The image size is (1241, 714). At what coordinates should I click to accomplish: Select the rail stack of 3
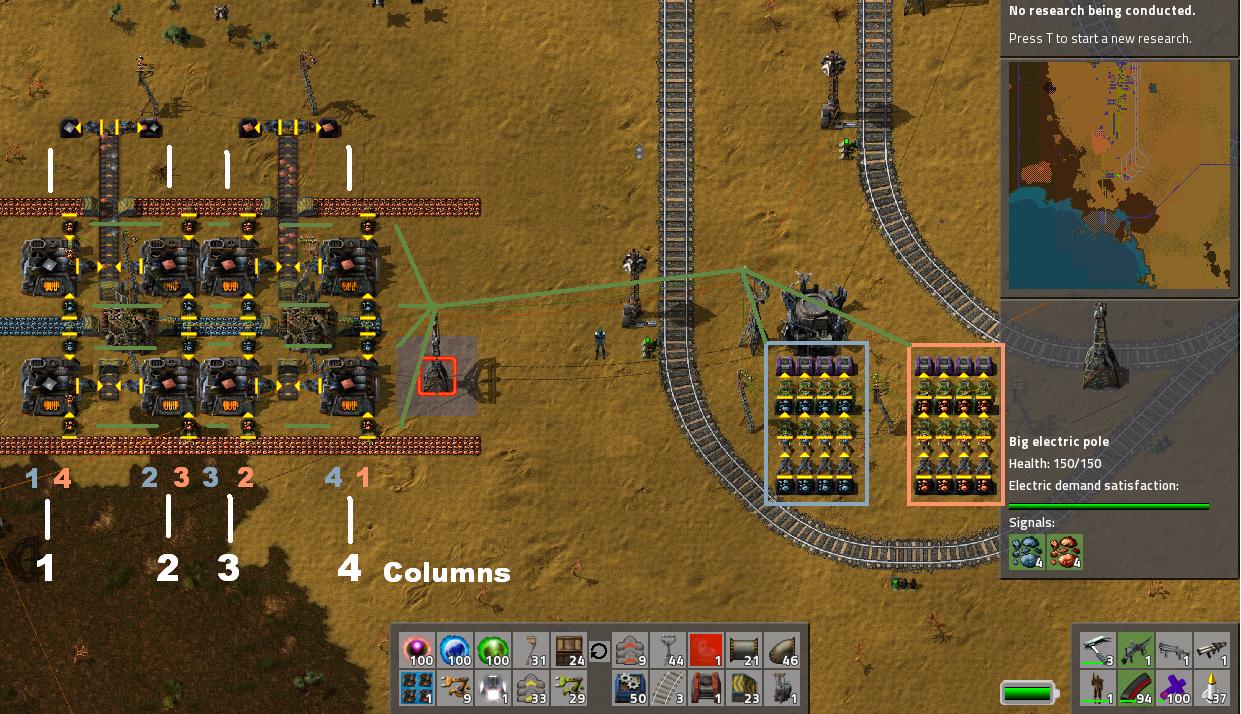(669, 689)
